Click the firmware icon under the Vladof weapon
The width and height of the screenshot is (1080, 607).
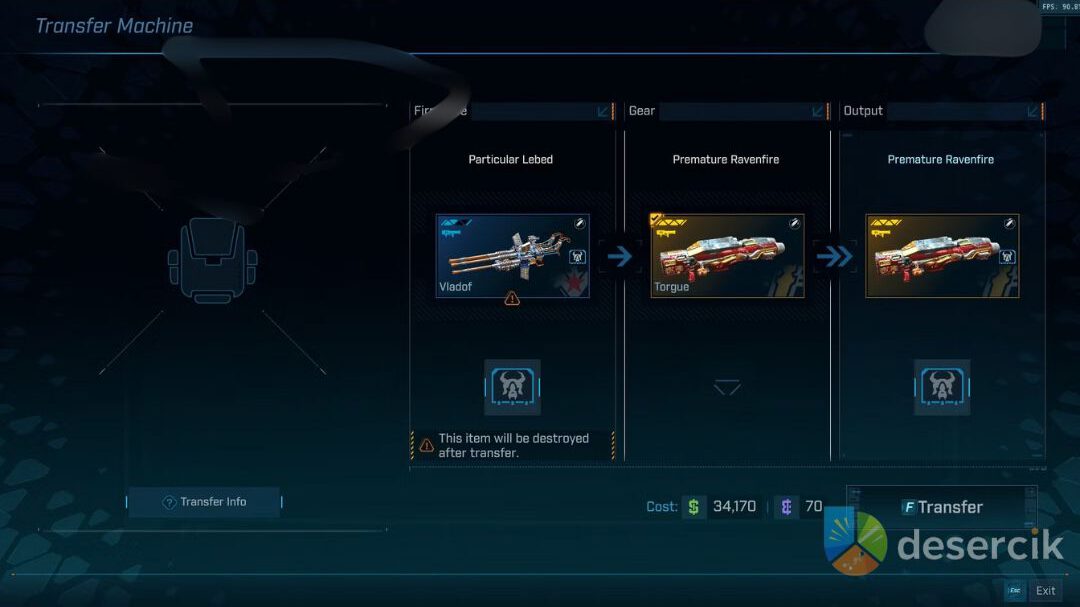click(512, 387)
